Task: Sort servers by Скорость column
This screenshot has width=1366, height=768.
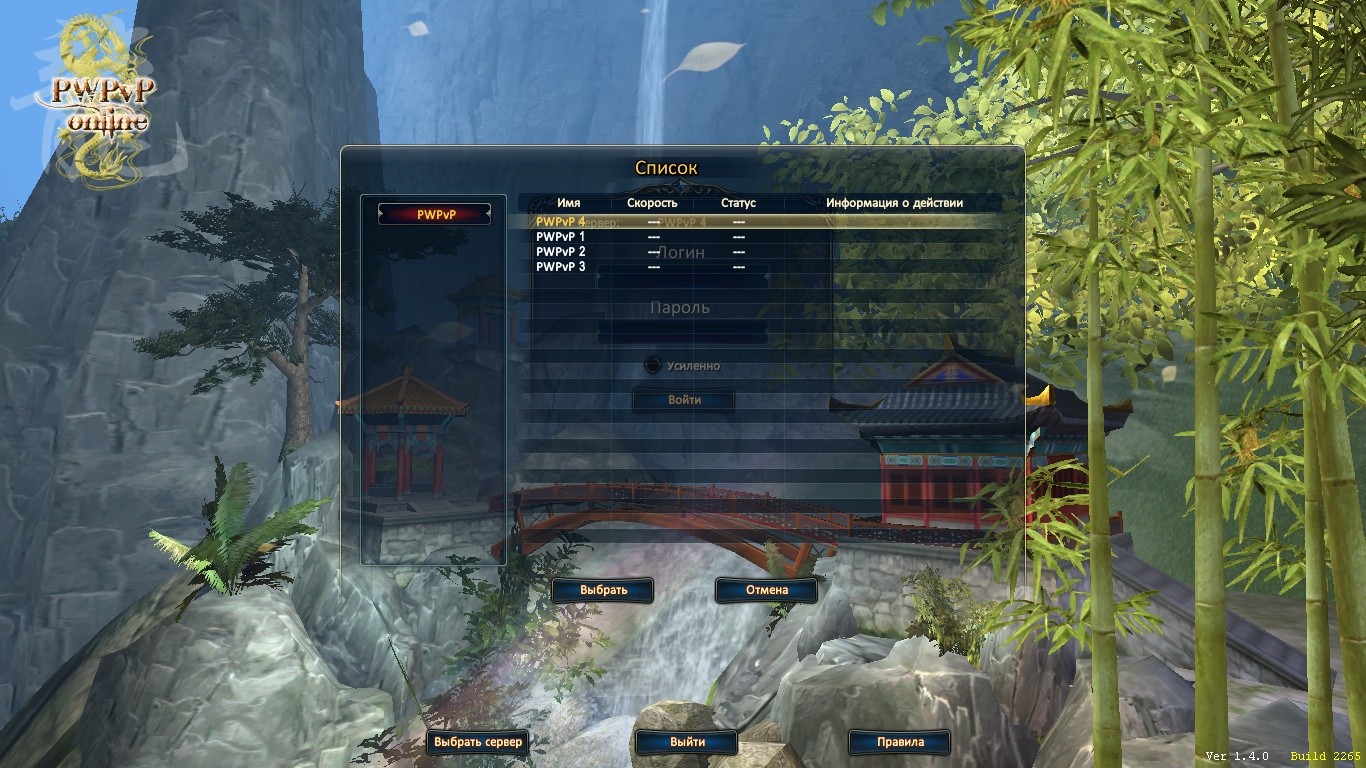Action: pyautogui.click(x=652, y=203)
